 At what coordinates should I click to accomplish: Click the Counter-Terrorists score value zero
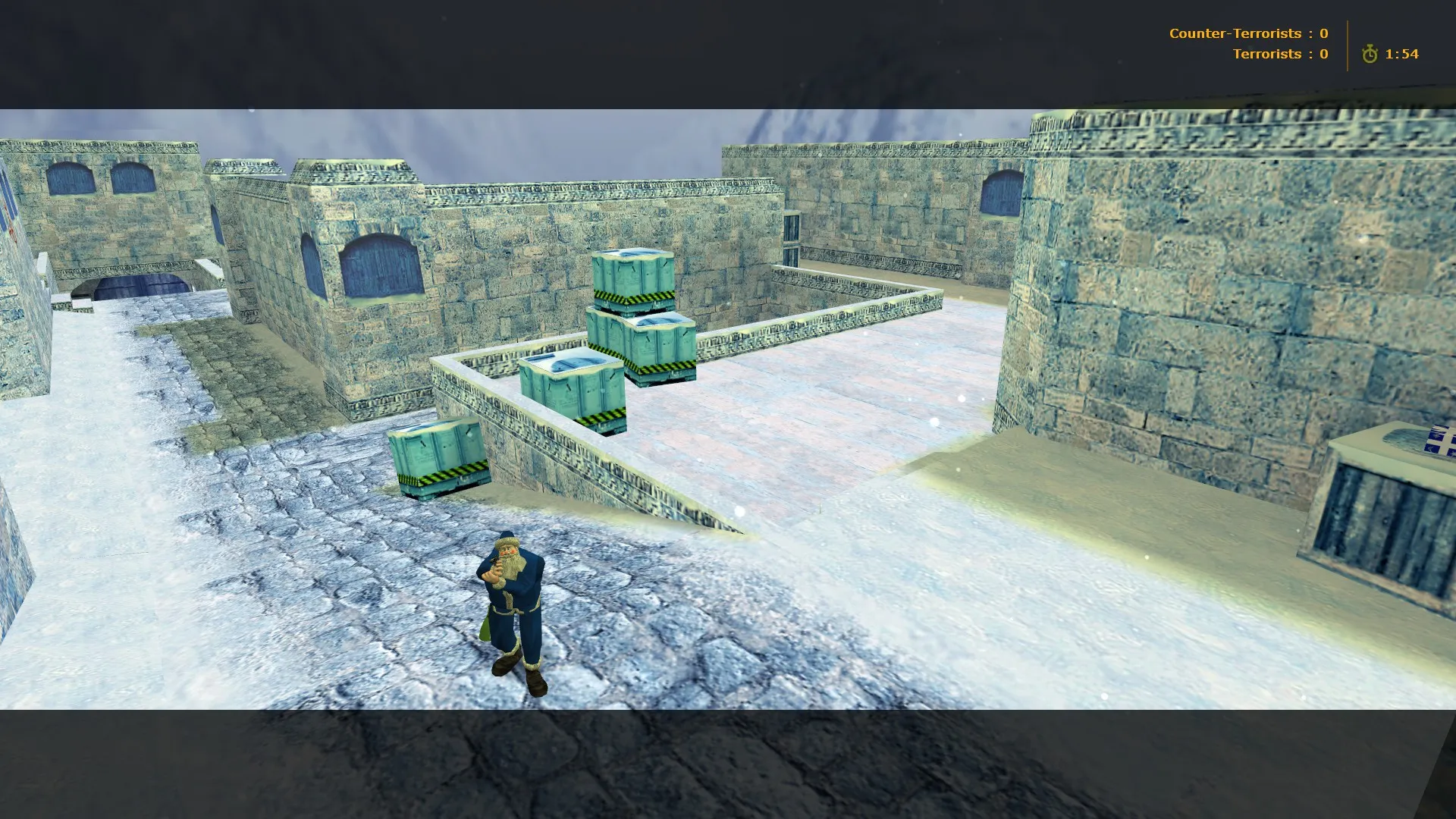click(x=1323, y=33)
